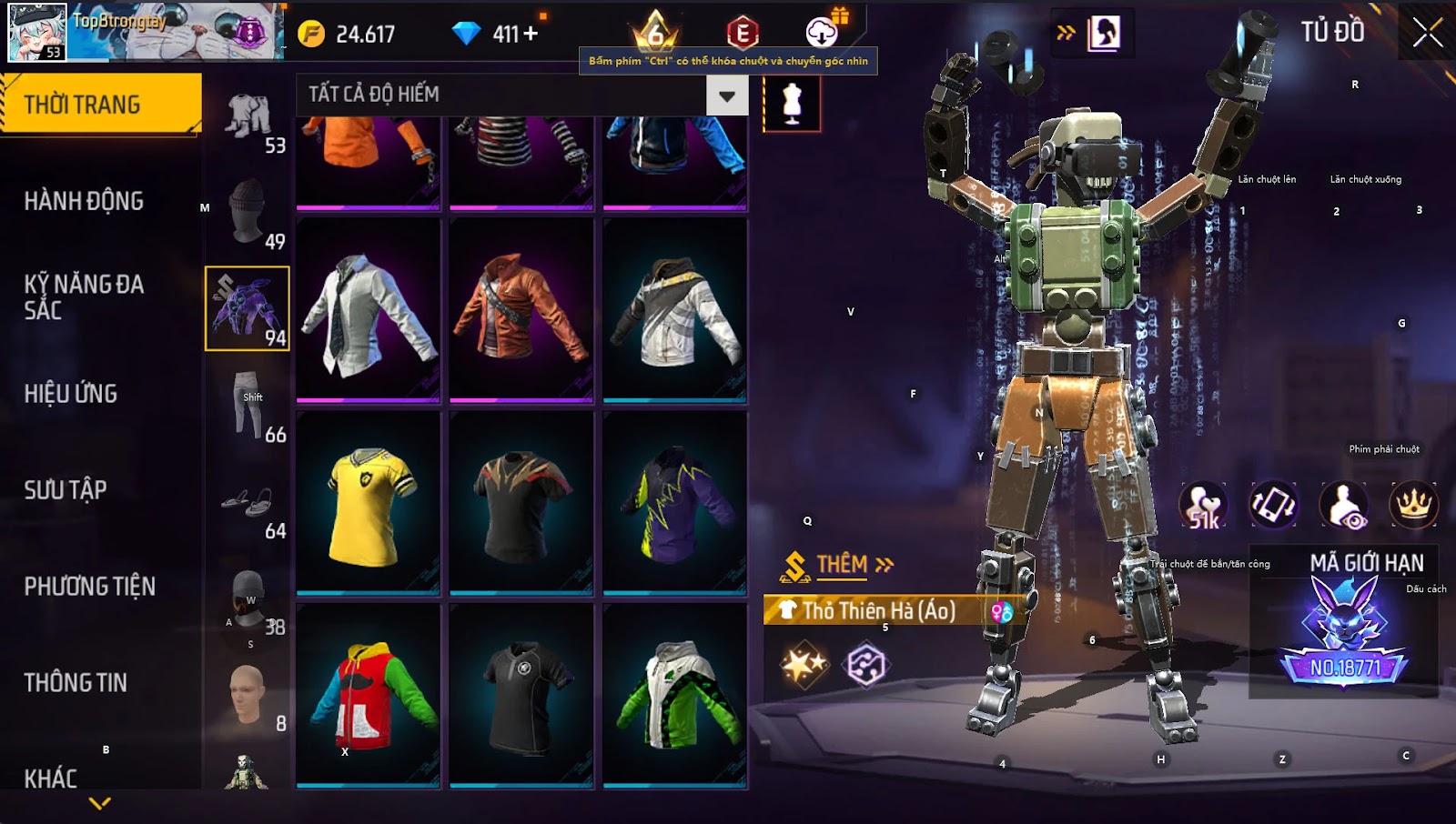Image resolution: width=1456 pixels, height=824 pixels.
Task: Select the Kỹ Năng Đa Sắc tab
Action: tap(84, 296)
